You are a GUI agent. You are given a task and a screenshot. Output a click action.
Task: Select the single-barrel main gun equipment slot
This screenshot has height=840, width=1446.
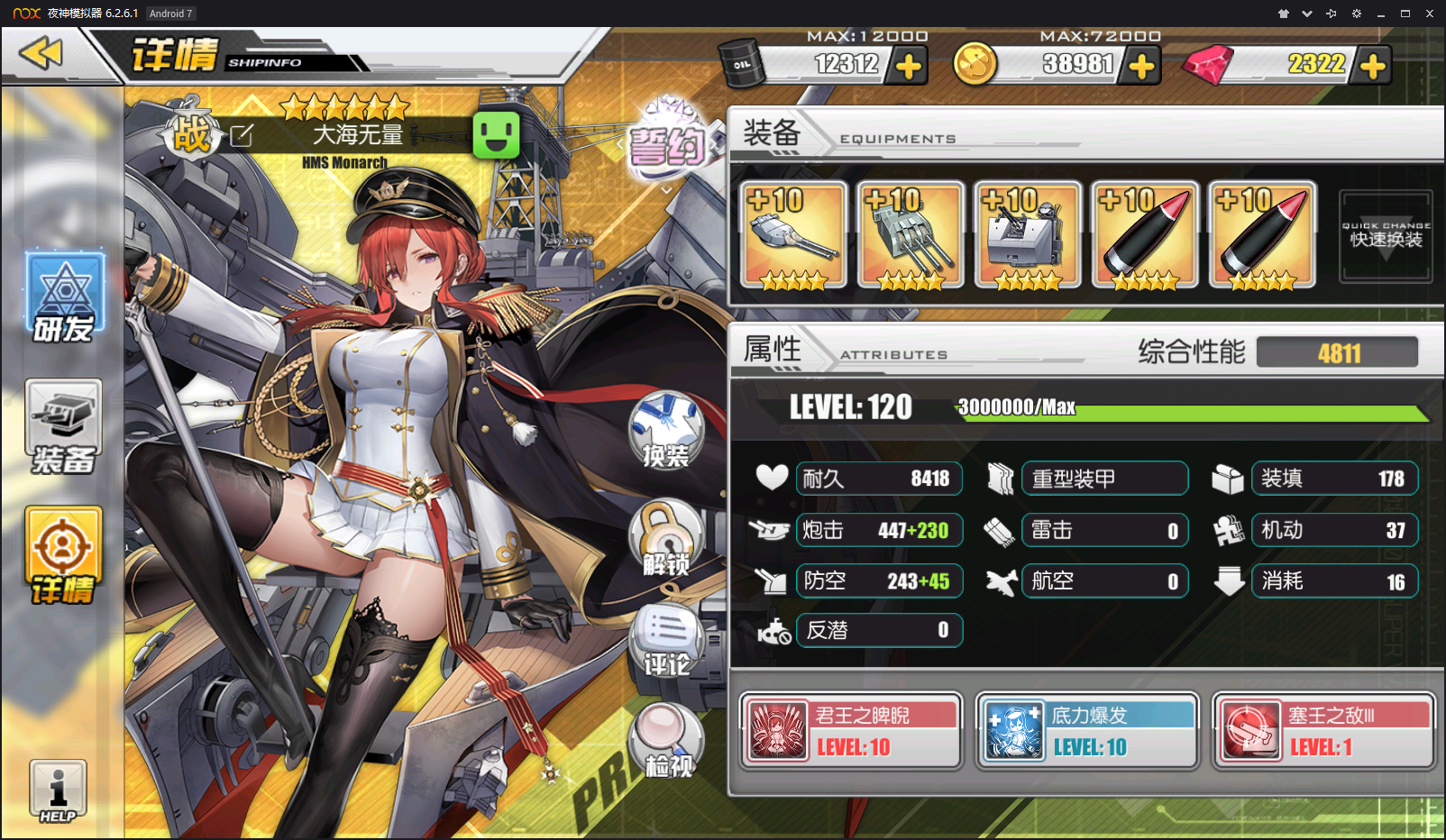click(x=793, y=235)
